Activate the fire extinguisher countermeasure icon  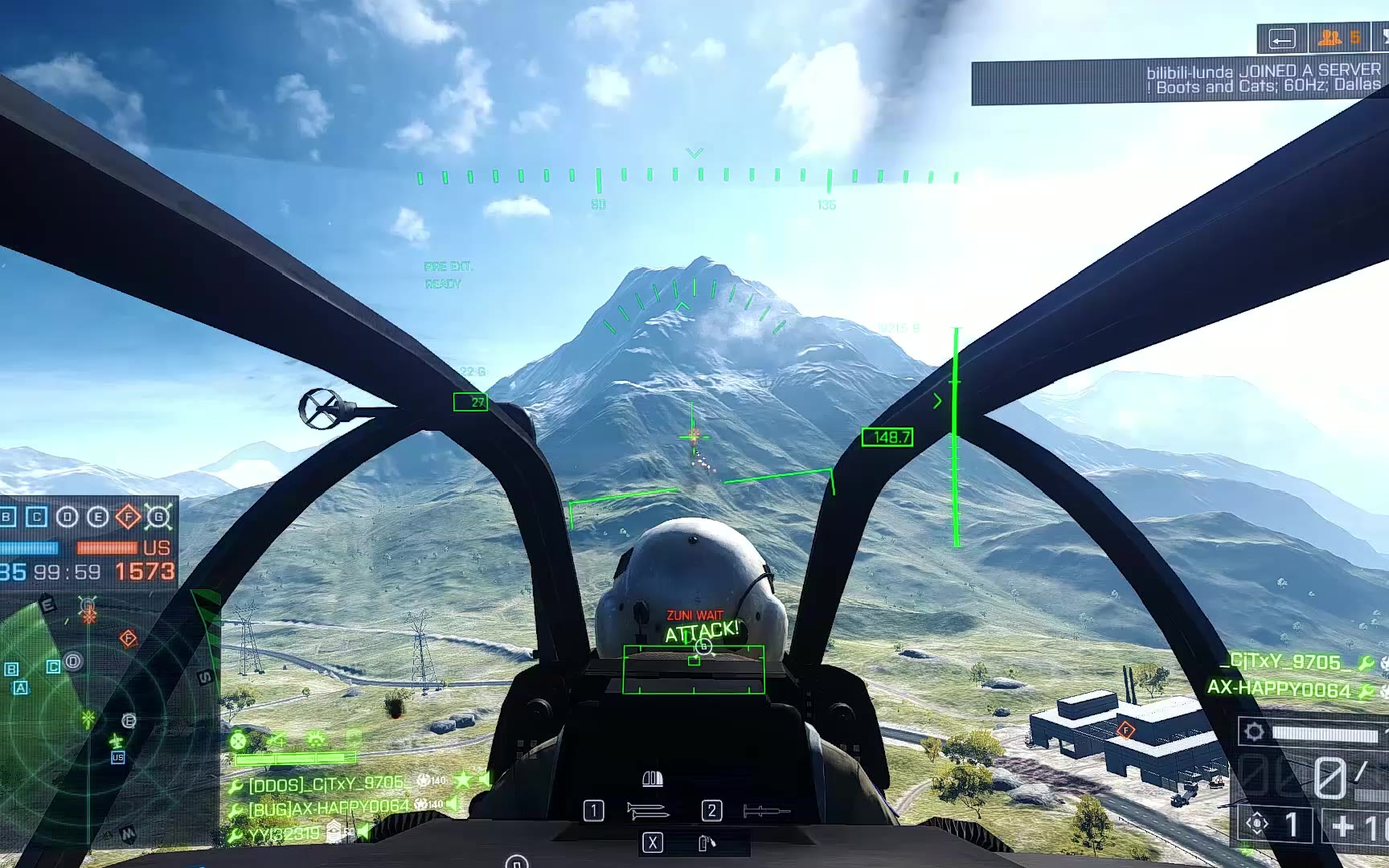(707, 842)
